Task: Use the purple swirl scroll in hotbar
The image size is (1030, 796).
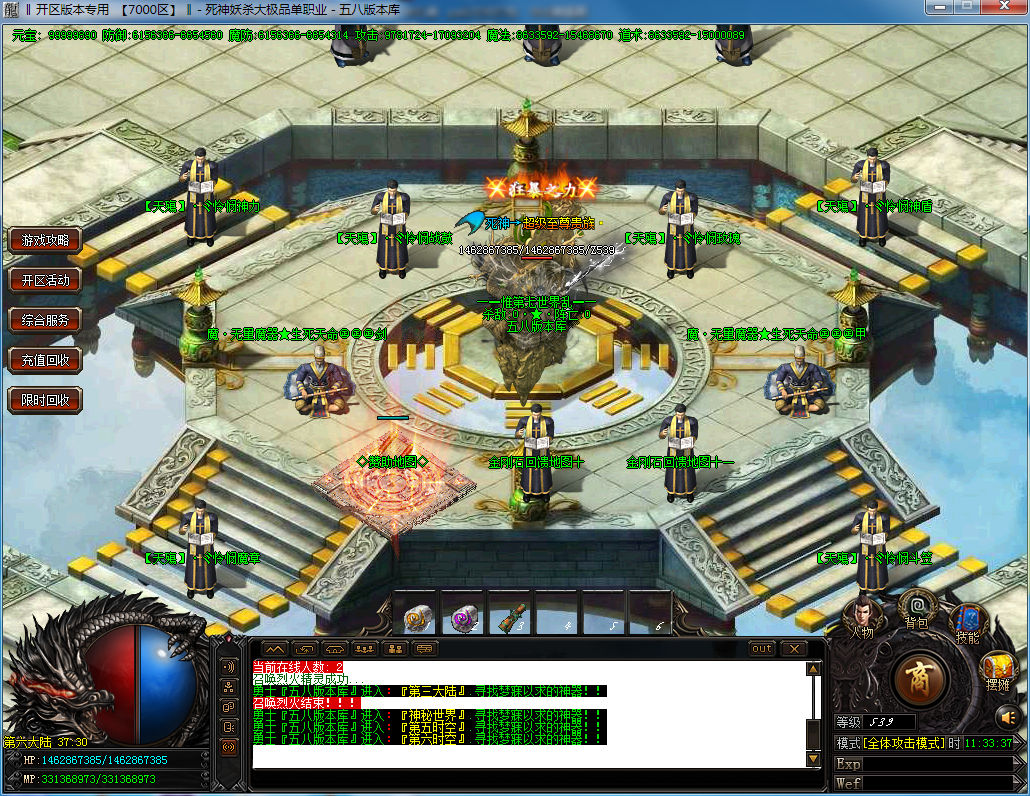Action: coord(463,619)
